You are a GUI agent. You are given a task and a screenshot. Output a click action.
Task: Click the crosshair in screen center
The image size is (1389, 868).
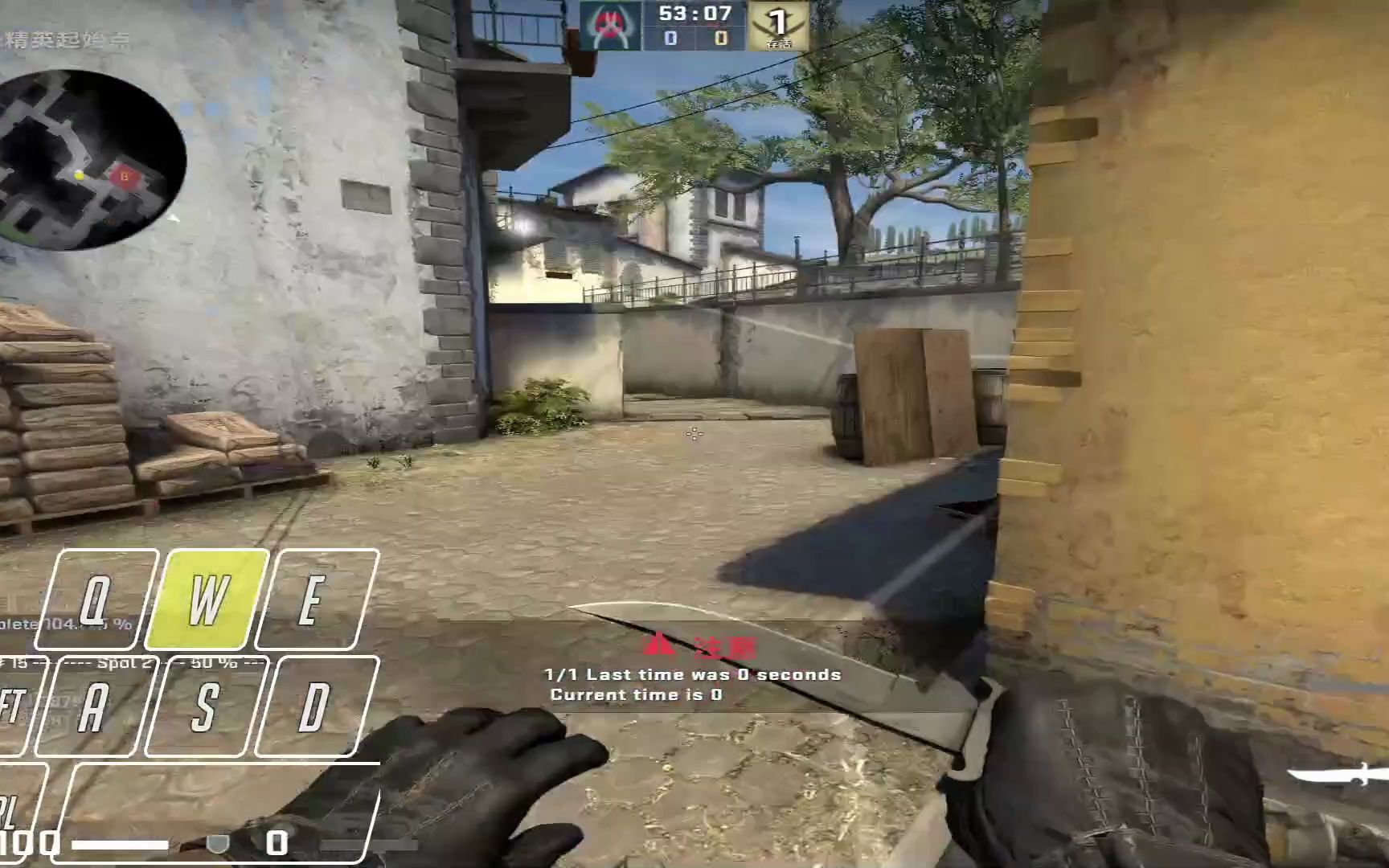pyautogui.click(x=693, y=434)
